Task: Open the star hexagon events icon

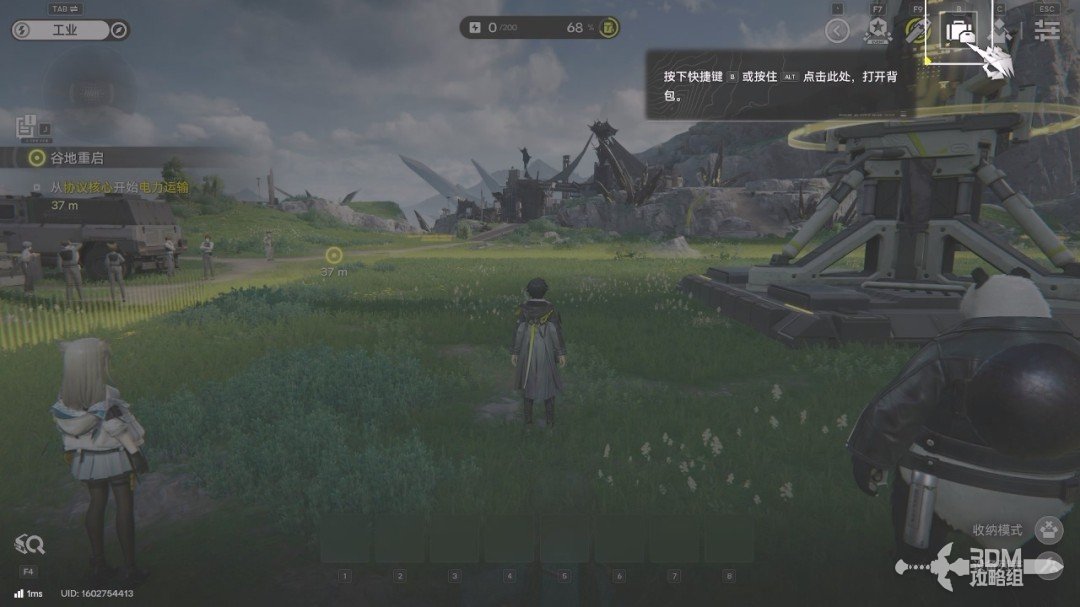Action: tap(878, 30)
